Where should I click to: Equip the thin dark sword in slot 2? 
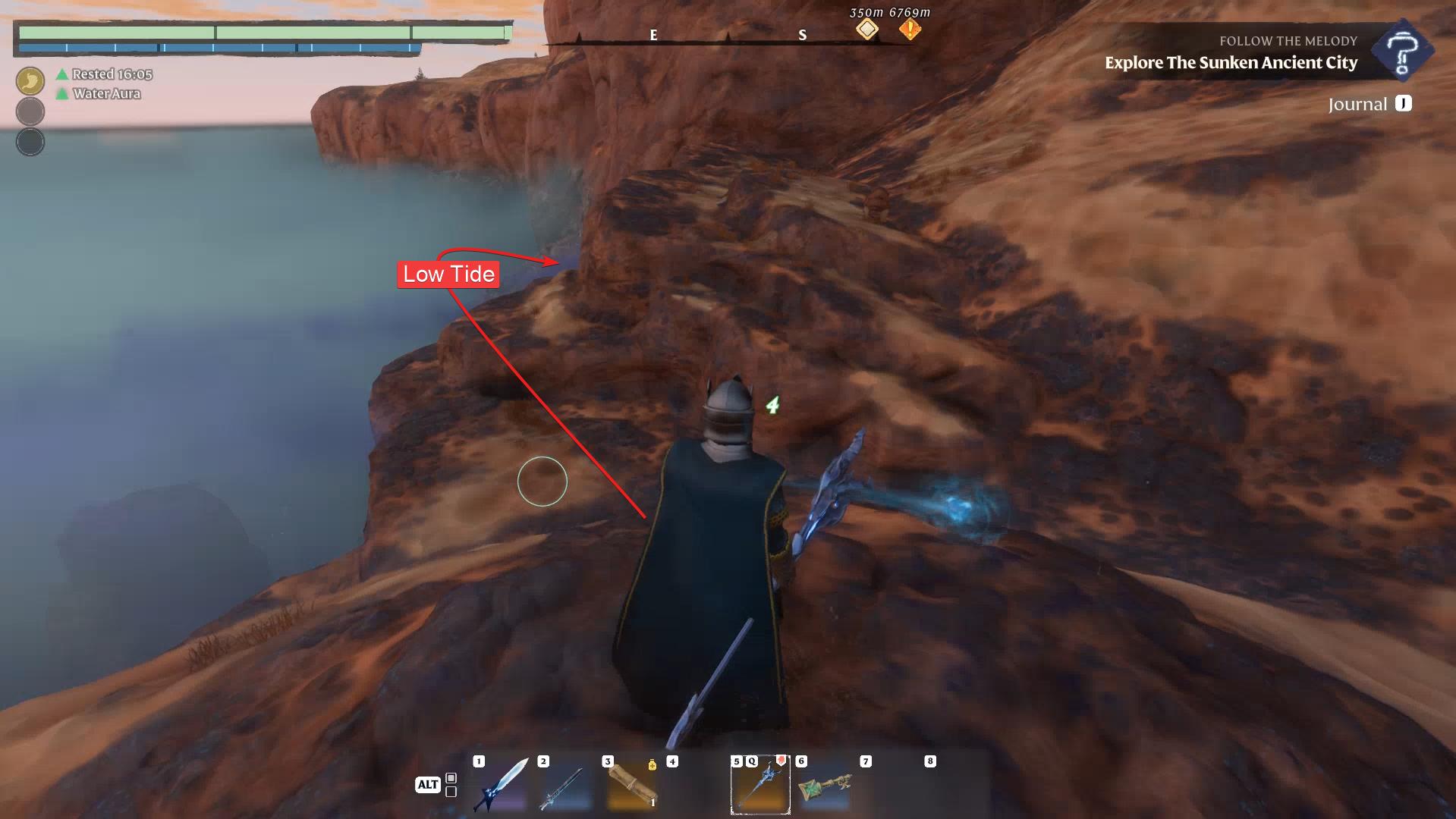[x=564, y=787]
